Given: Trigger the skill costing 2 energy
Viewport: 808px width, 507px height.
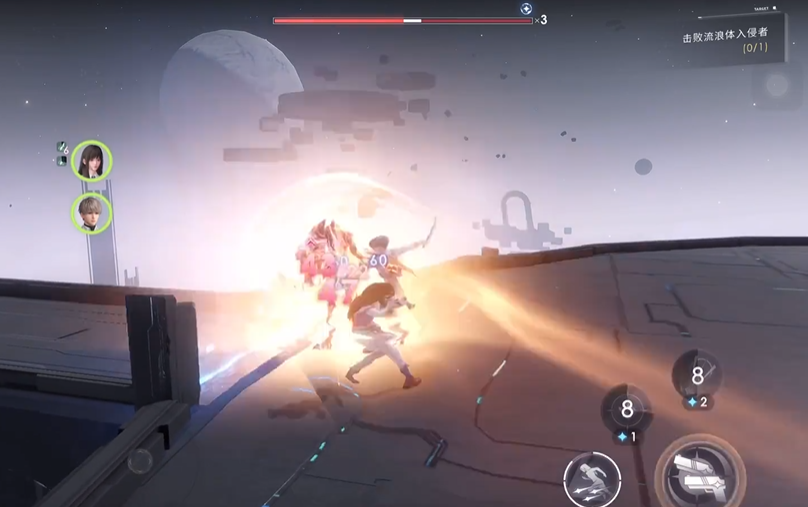Looking at the screenshot, I should (x=697, y=376).
